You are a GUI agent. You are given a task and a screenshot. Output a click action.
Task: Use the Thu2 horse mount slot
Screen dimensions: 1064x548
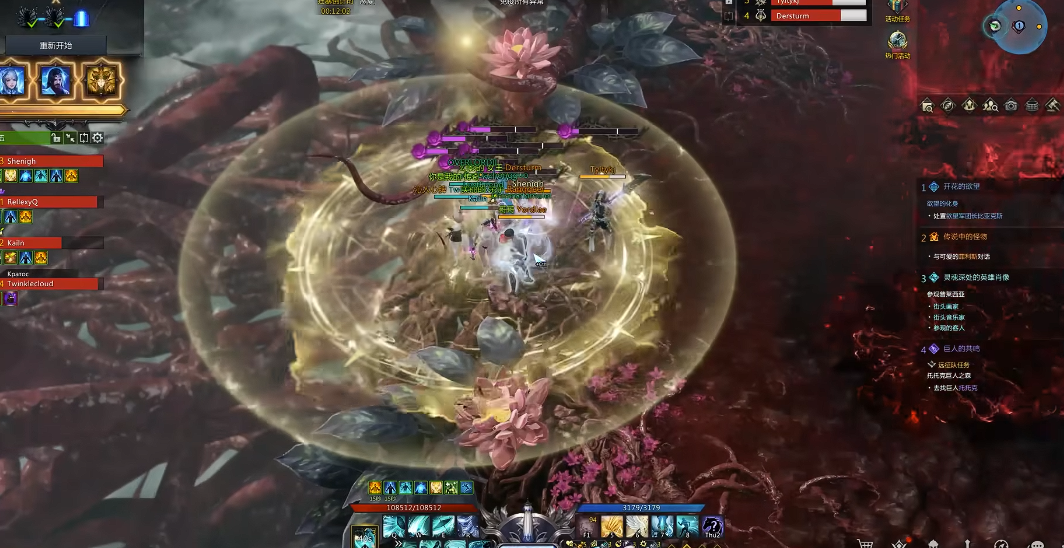pyautogui.click(x=711, y=526)
